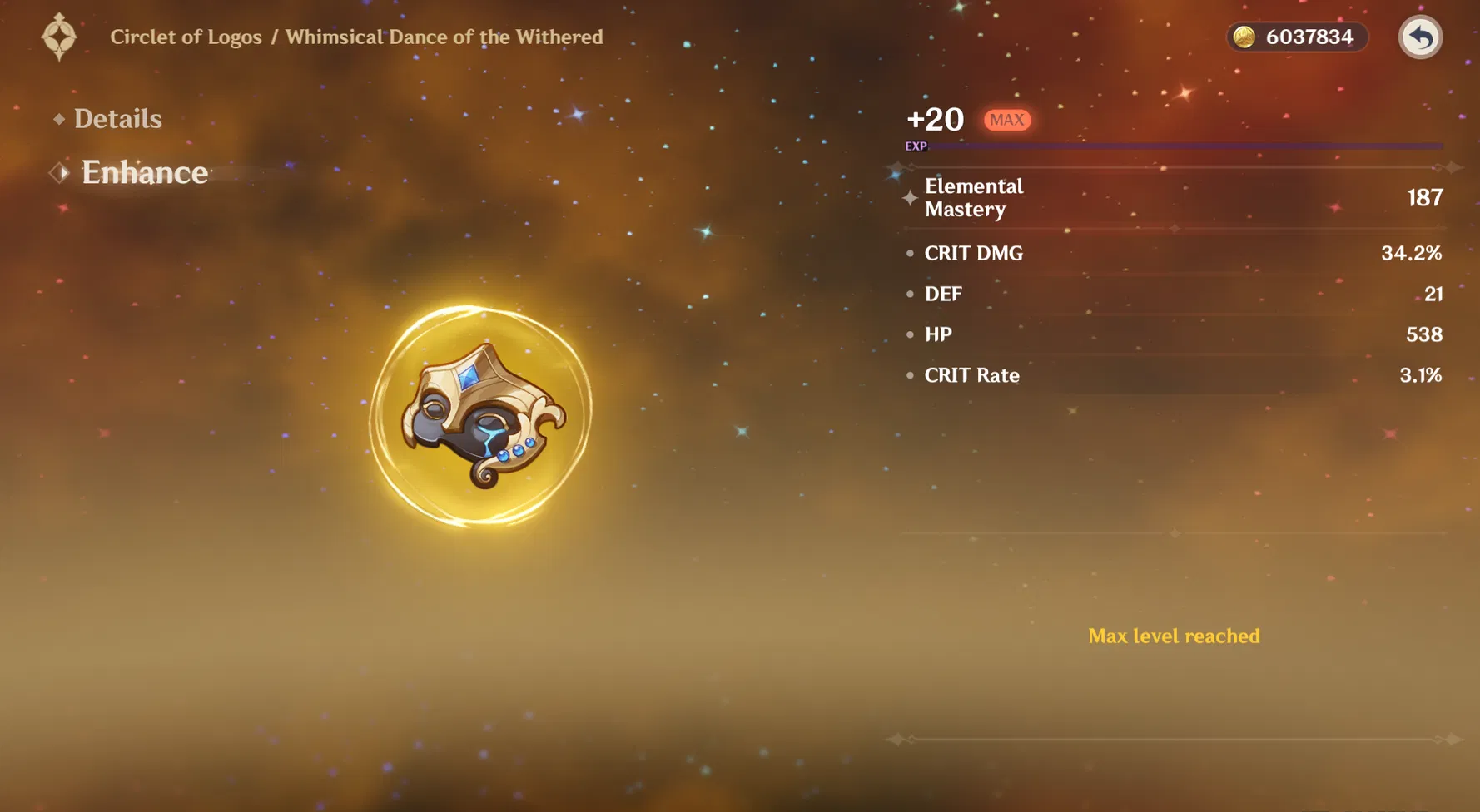Click the bullet dot beside CRIT Rate
The height and width of the screenshot is (812, 1480).
coord(910,376)
